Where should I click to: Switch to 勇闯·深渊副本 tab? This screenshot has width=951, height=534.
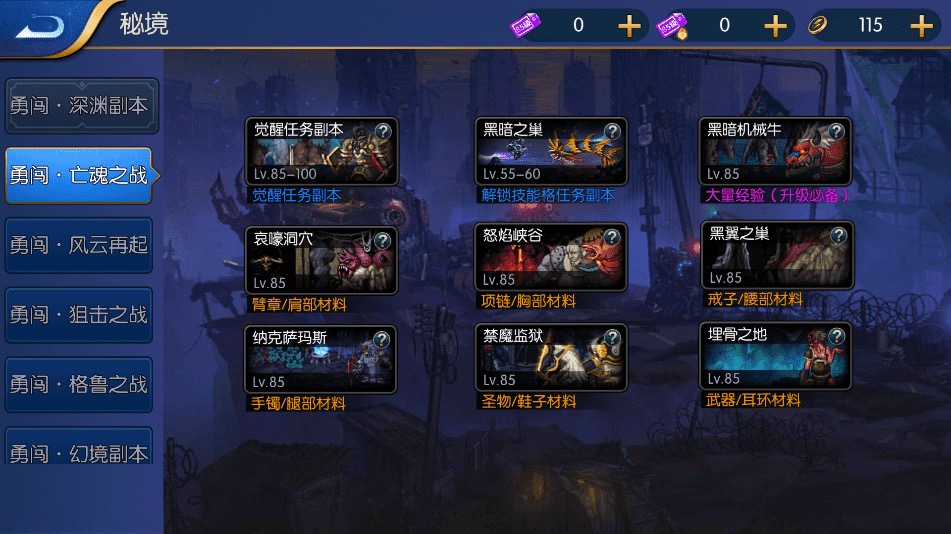[x=79, y=106]
